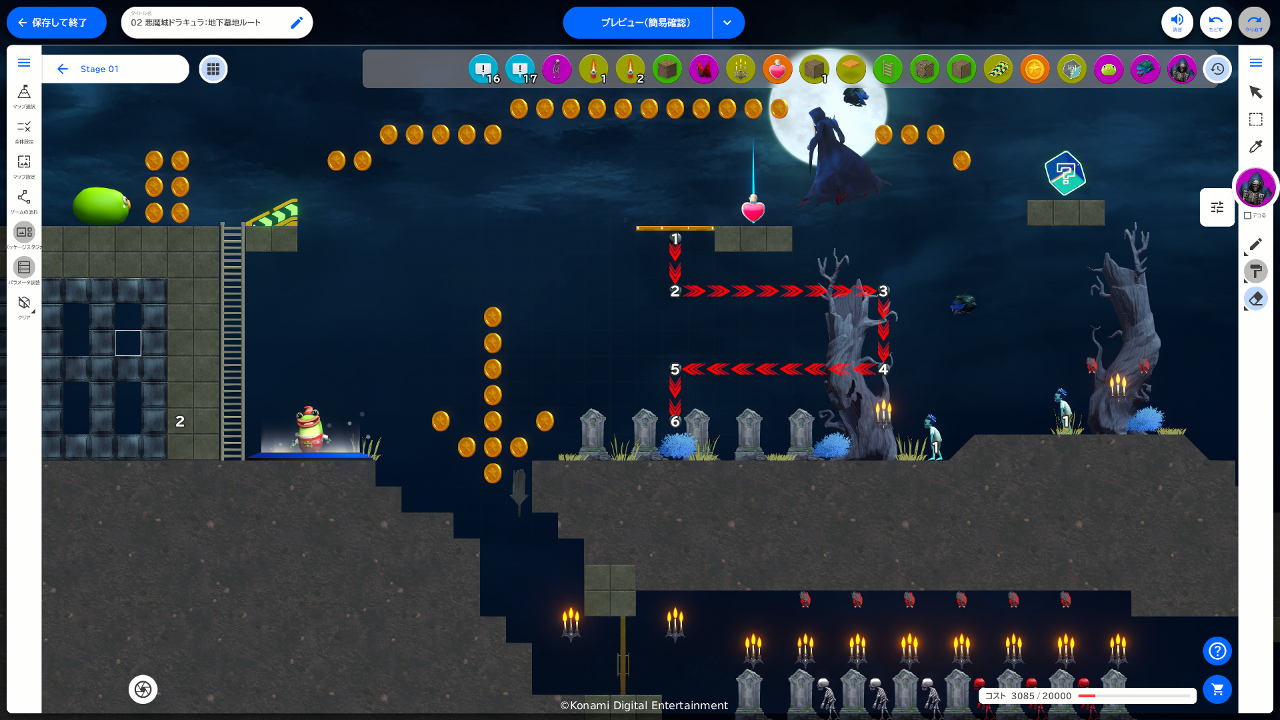Screen dimensions: 1280x720
Task: Select the green slime enemy in the palette
Action: (1108, 69)
